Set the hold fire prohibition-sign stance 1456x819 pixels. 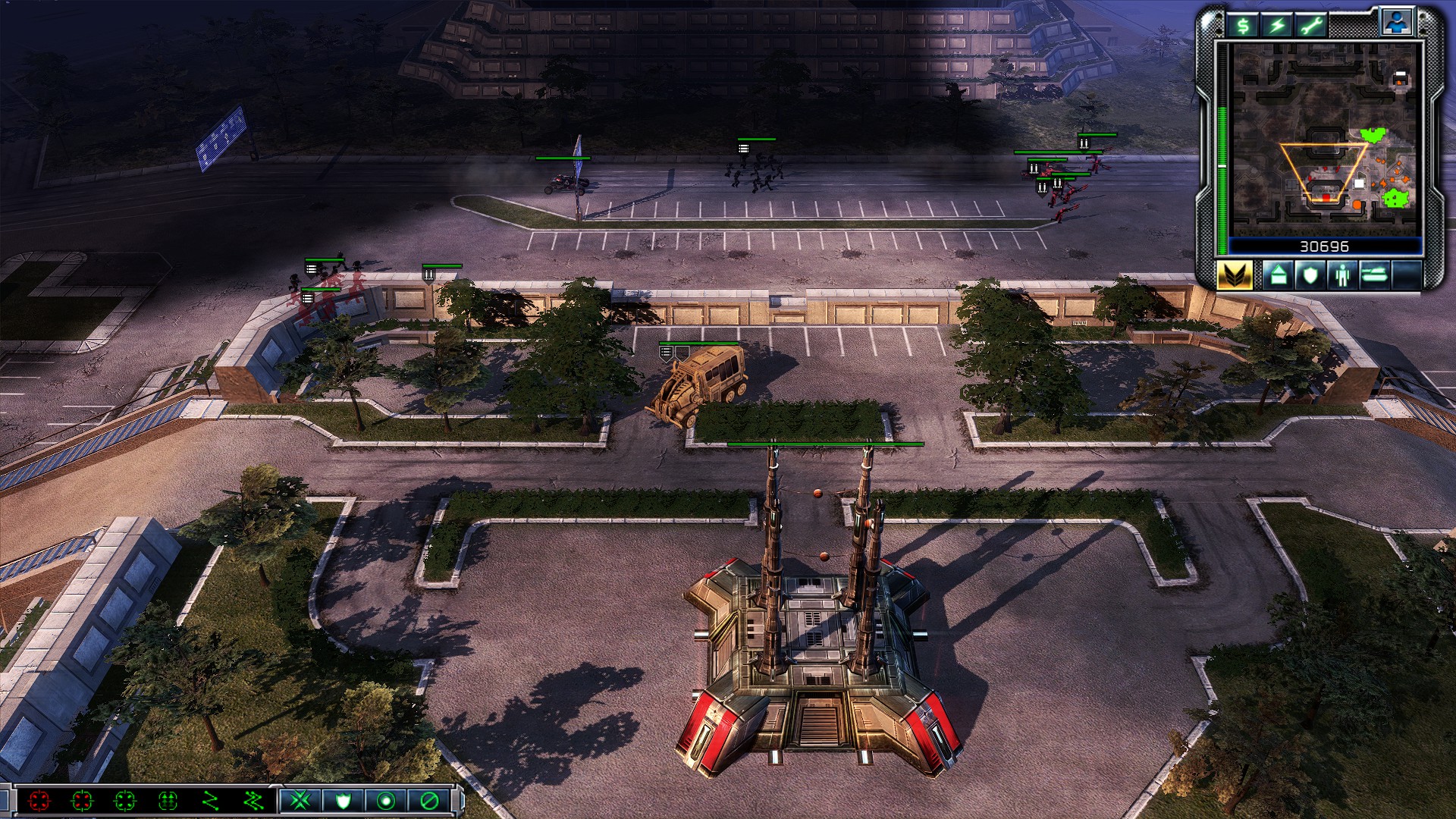pos(429,801)
